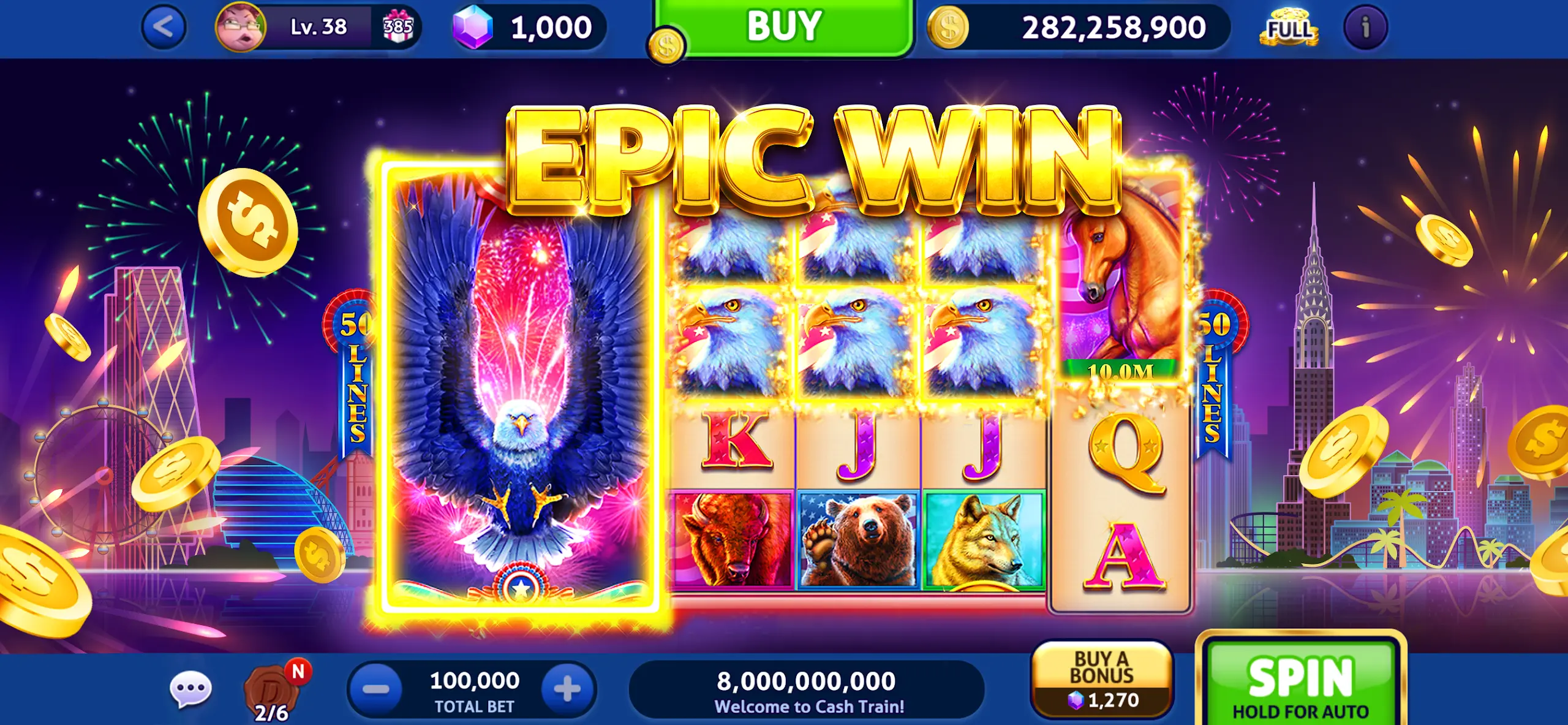The width and height of the screenshot is (1568, 725).
Task: Tap the back arrow to exit game
Action: tap(165, 26)
